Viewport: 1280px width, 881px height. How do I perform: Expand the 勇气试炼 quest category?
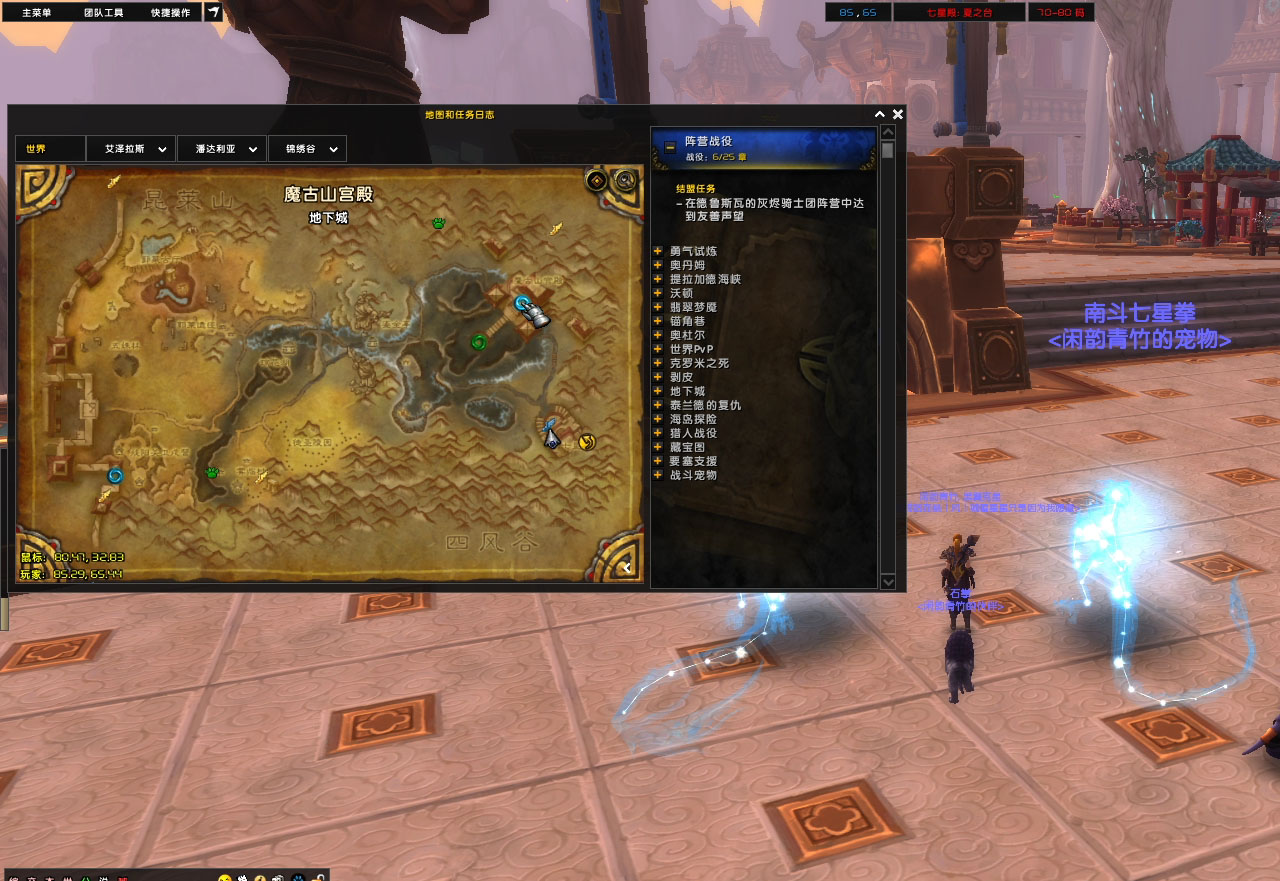tap(658, 251)
